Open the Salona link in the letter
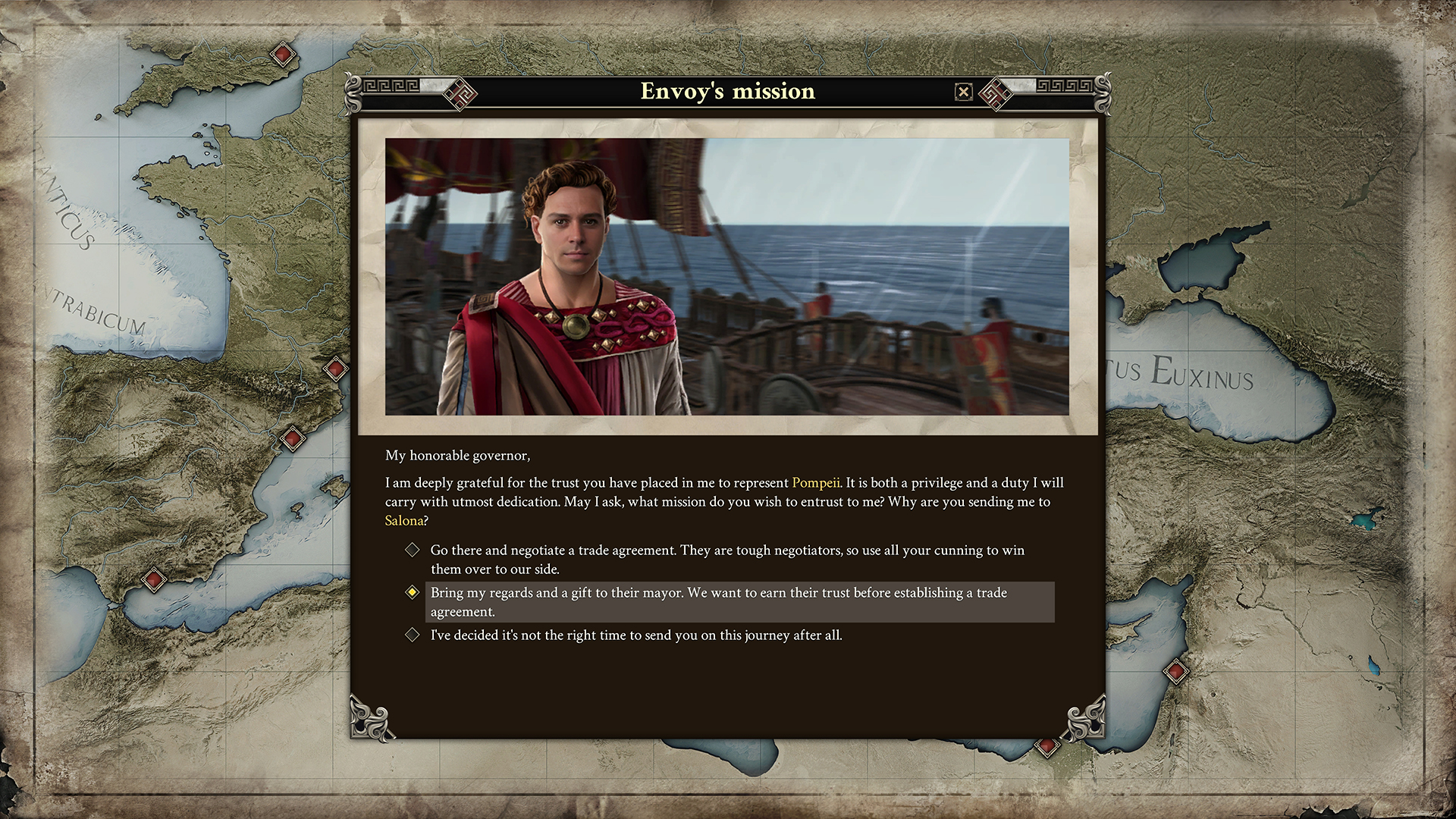 [403, 520]
